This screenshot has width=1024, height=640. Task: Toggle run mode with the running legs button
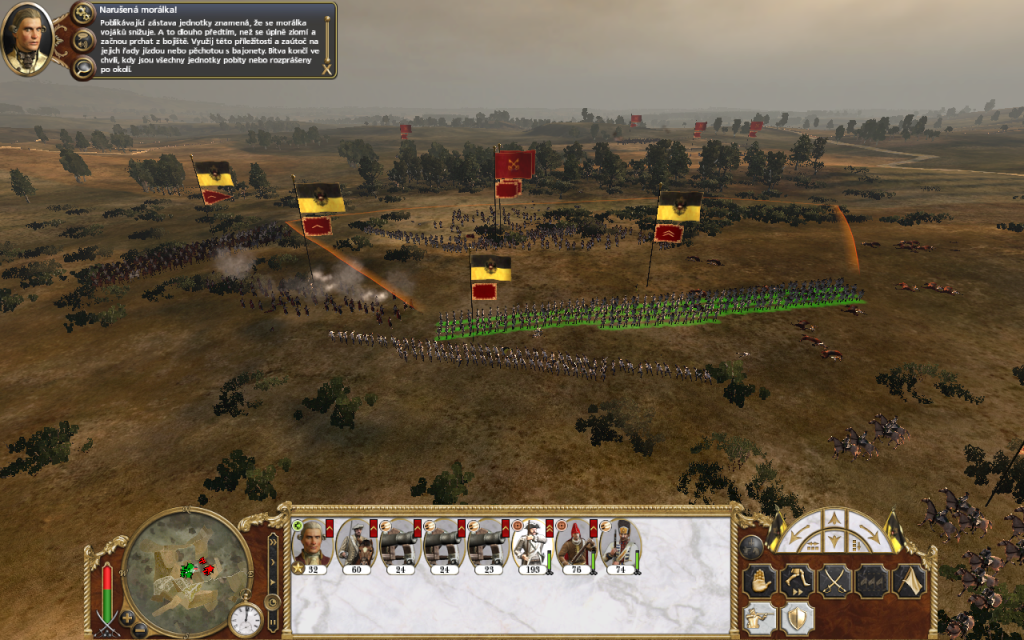pyautogui.click(x=797, y=581)
